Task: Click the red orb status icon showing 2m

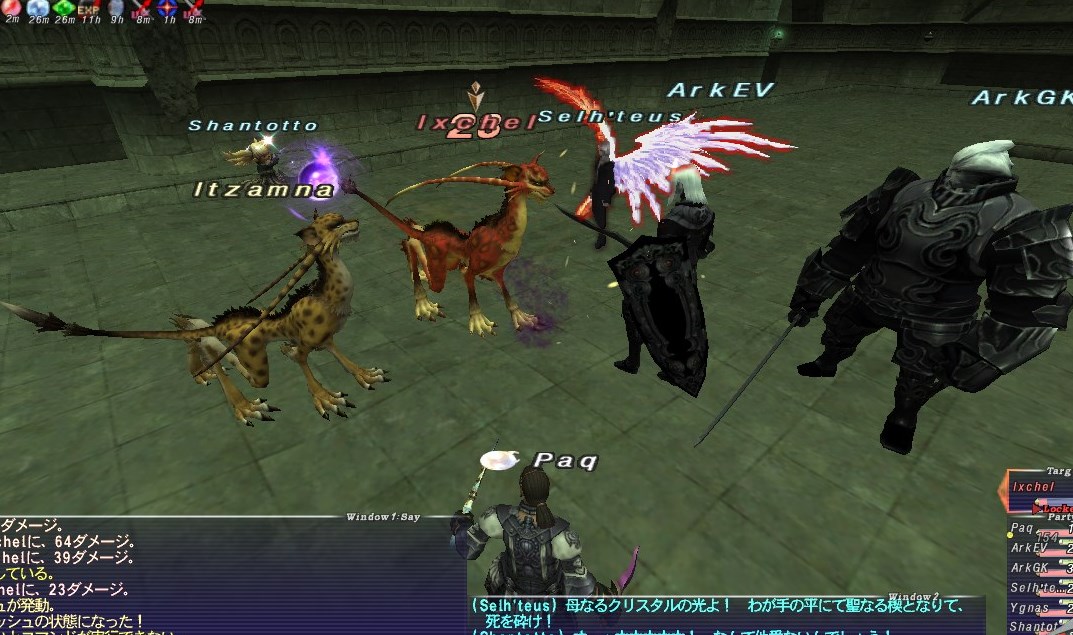Action: click(12, 8)
